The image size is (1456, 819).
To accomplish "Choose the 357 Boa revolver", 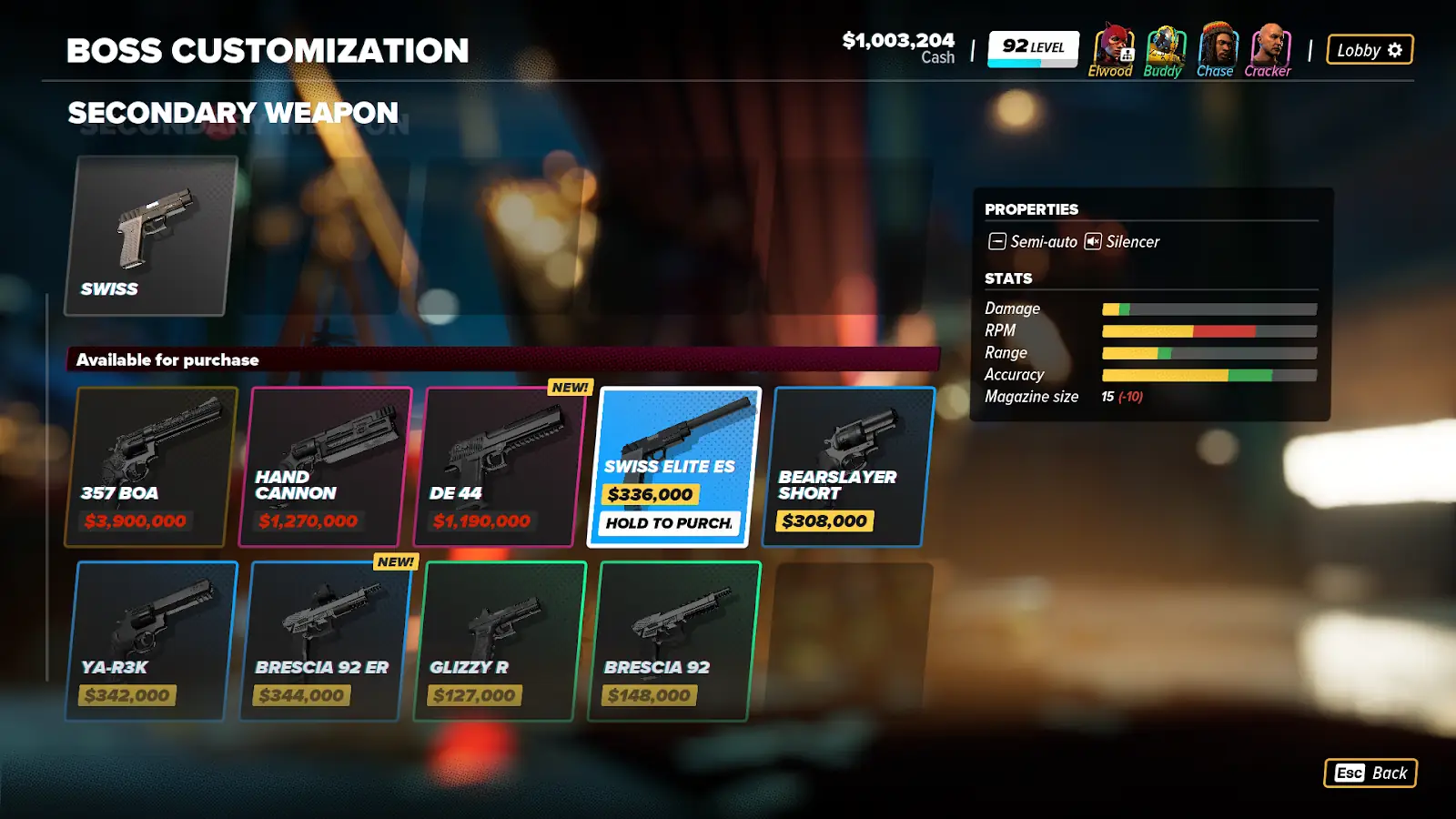I will 150,466.
